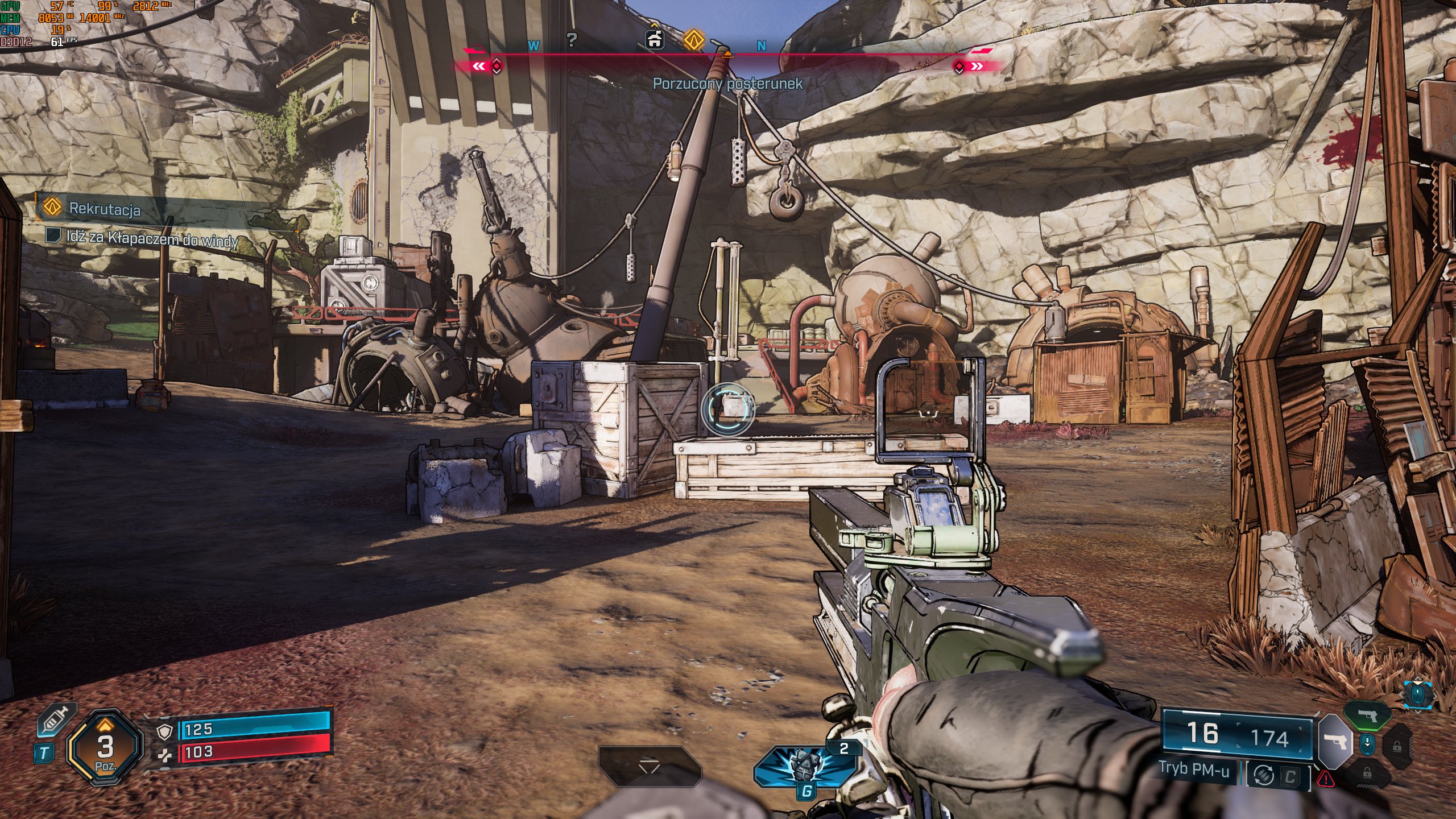The image size is (1456, 819).
Task: Click the ammo cycle fire mode icon
Action: click(x=1263, y=776)
